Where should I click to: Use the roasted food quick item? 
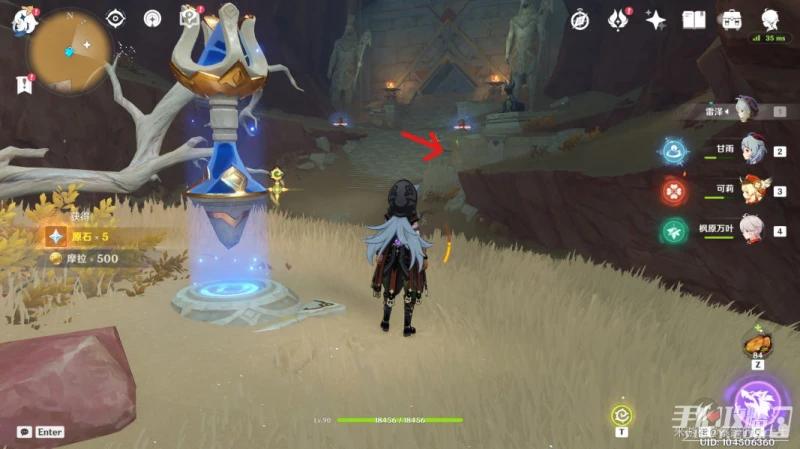point(756,347)
